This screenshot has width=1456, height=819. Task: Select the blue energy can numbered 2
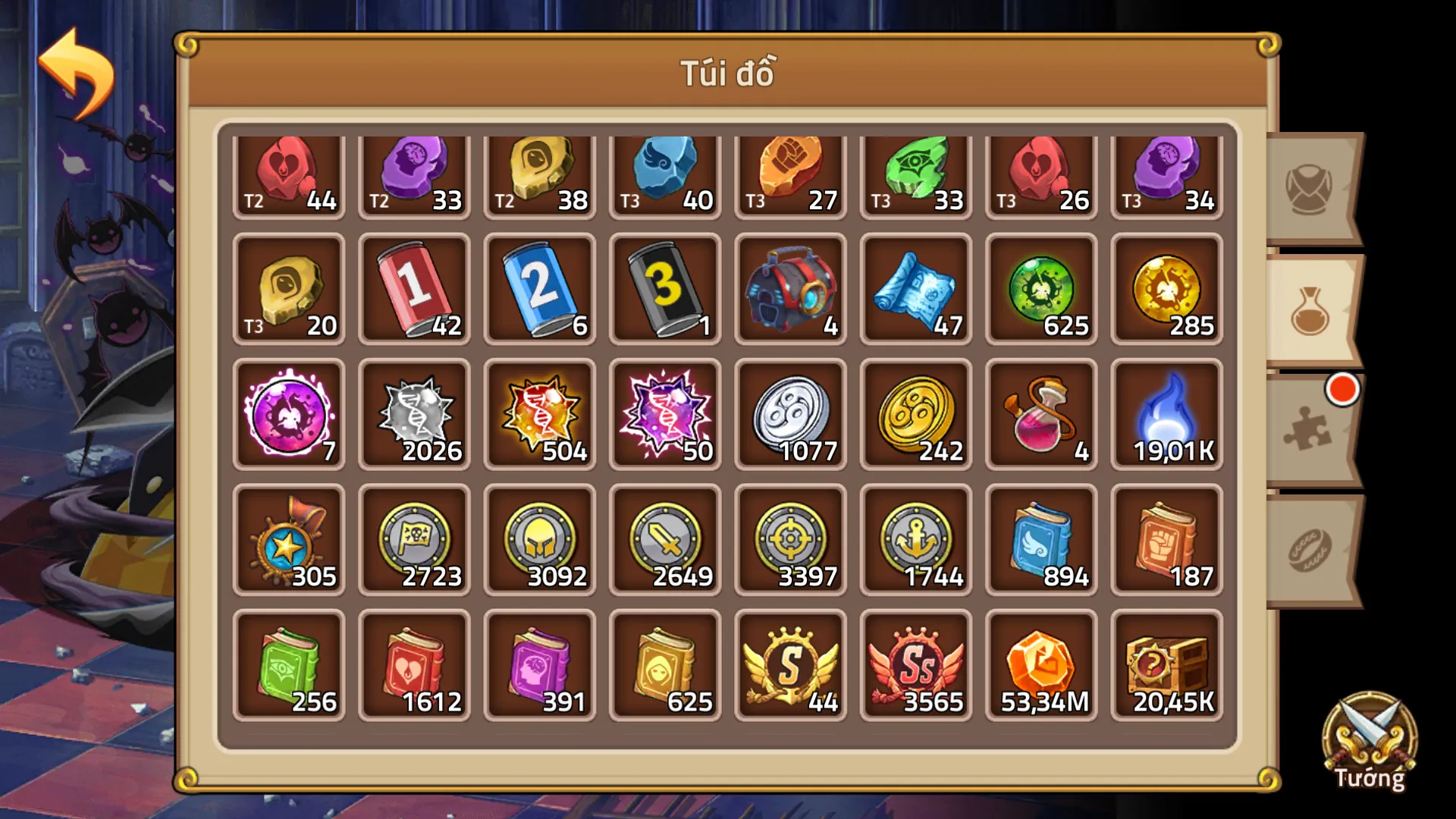pos(539,290)
